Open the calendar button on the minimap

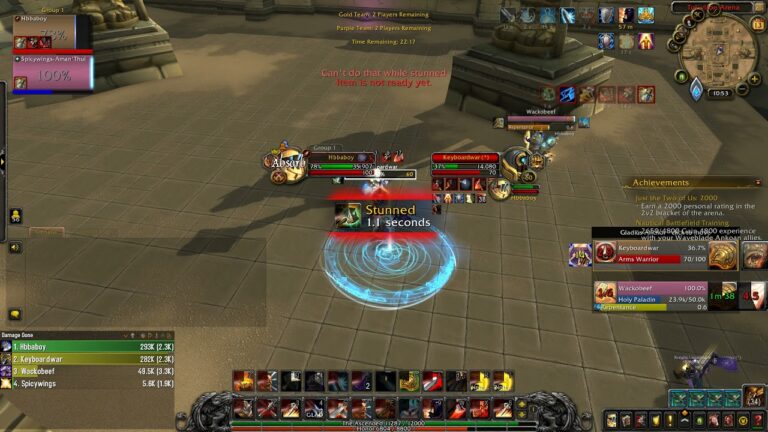[x=758, y=23]
